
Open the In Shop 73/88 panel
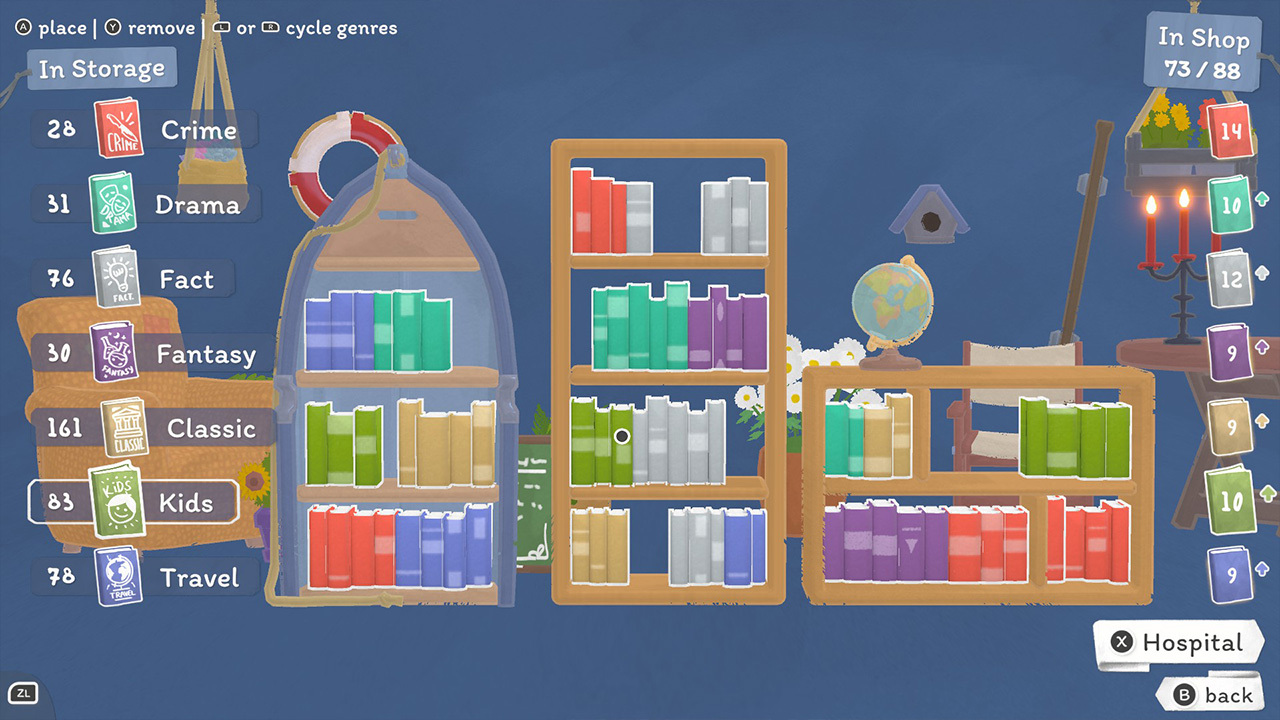tap(1201, 51)
